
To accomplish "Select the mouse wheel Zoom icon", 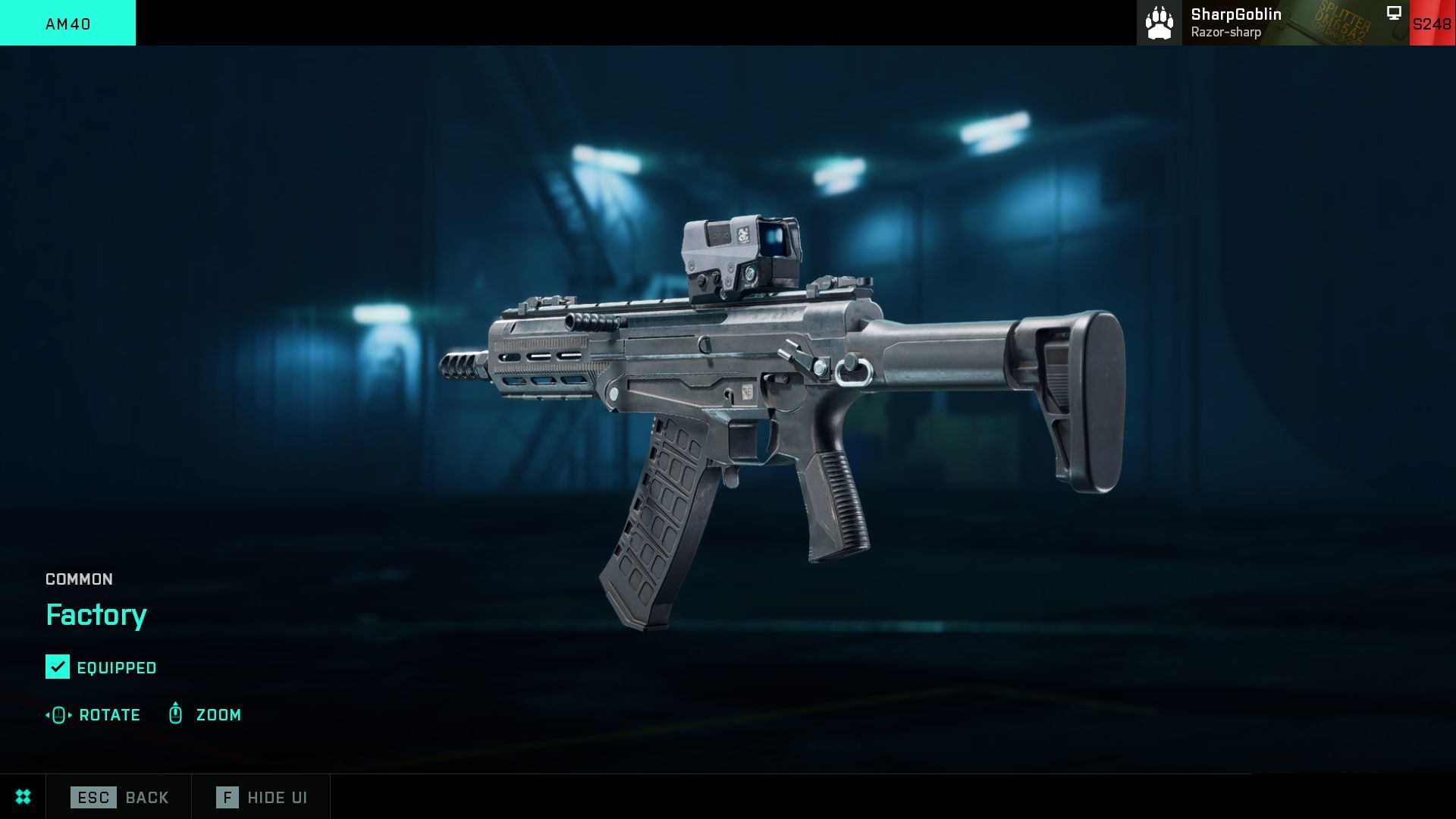I will (x=175, y=714).
